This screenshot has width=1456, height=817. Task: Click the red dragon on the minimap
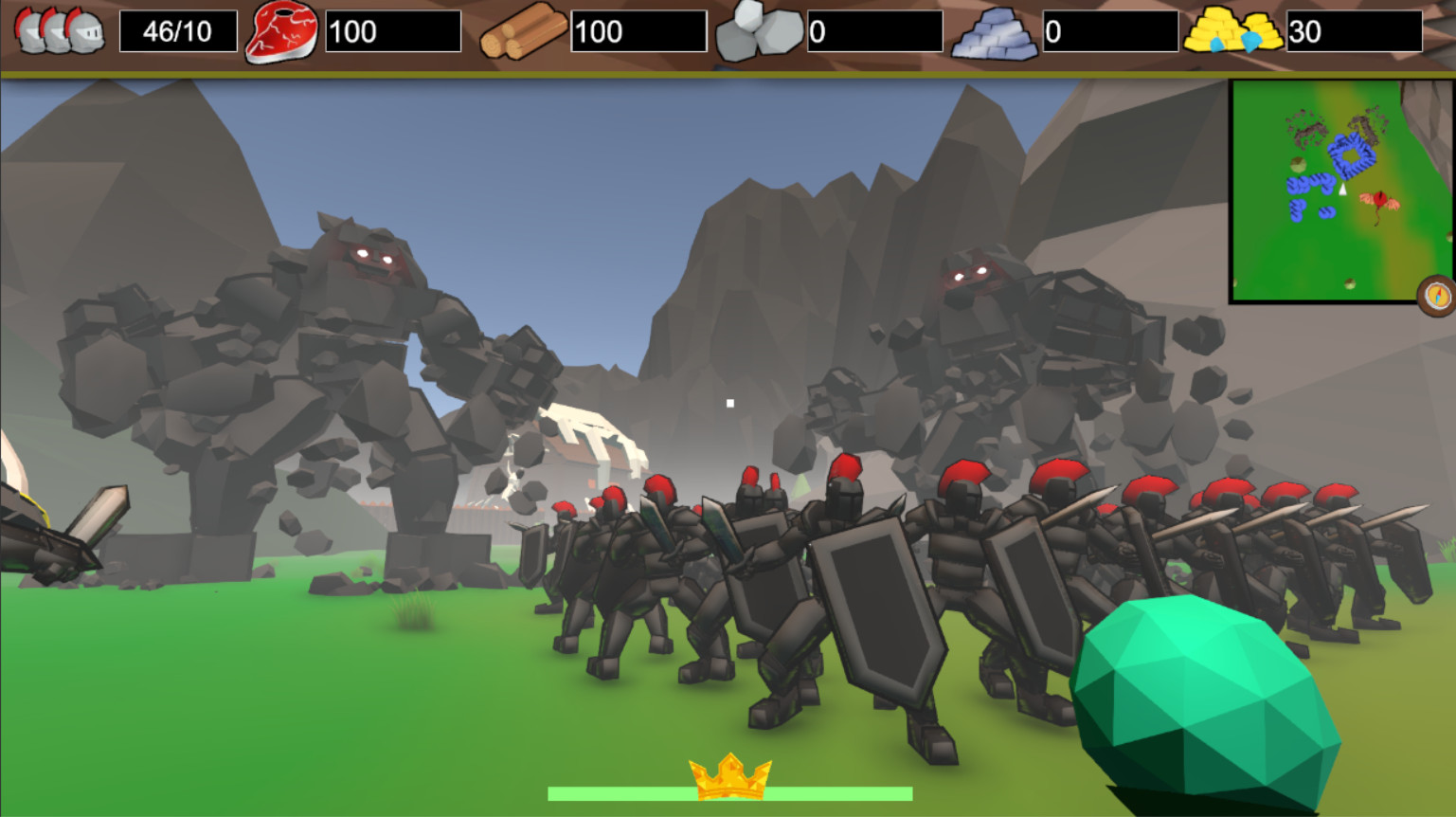coord(1379,202)
